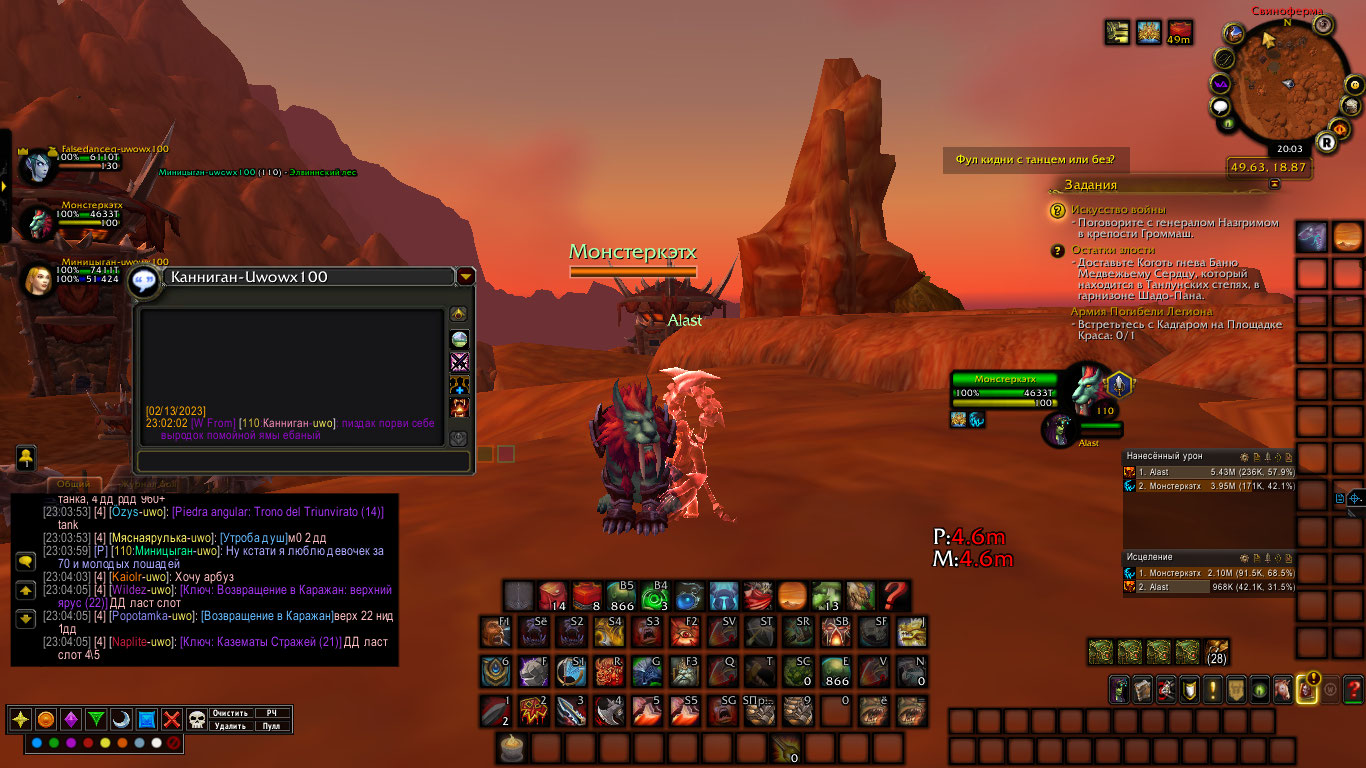Activate the dagger ability on key 3
This screenshot has height=768, width=1366.
point(571,710)
